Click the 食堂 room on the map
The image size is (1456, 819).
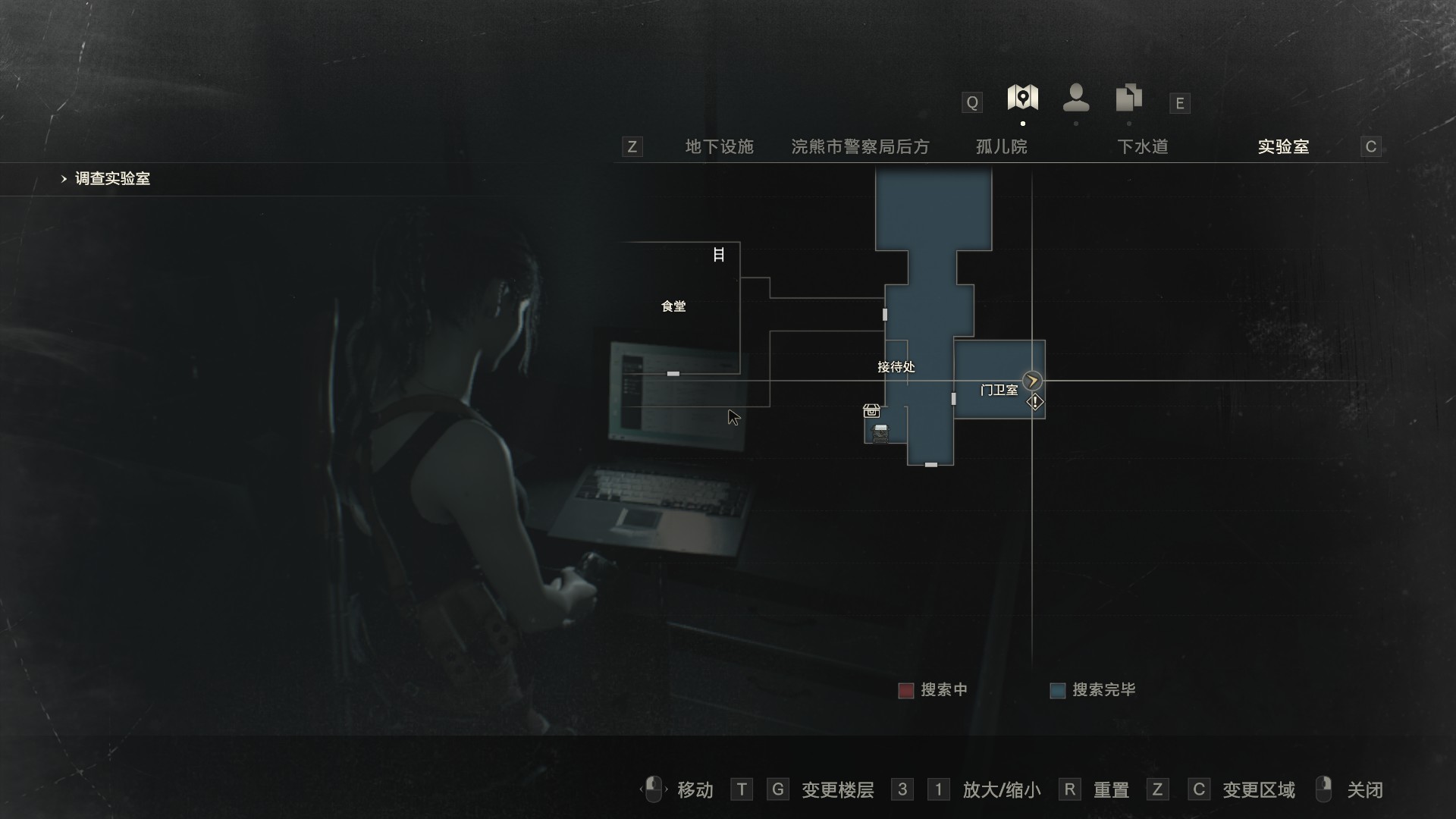coord(673,306)
